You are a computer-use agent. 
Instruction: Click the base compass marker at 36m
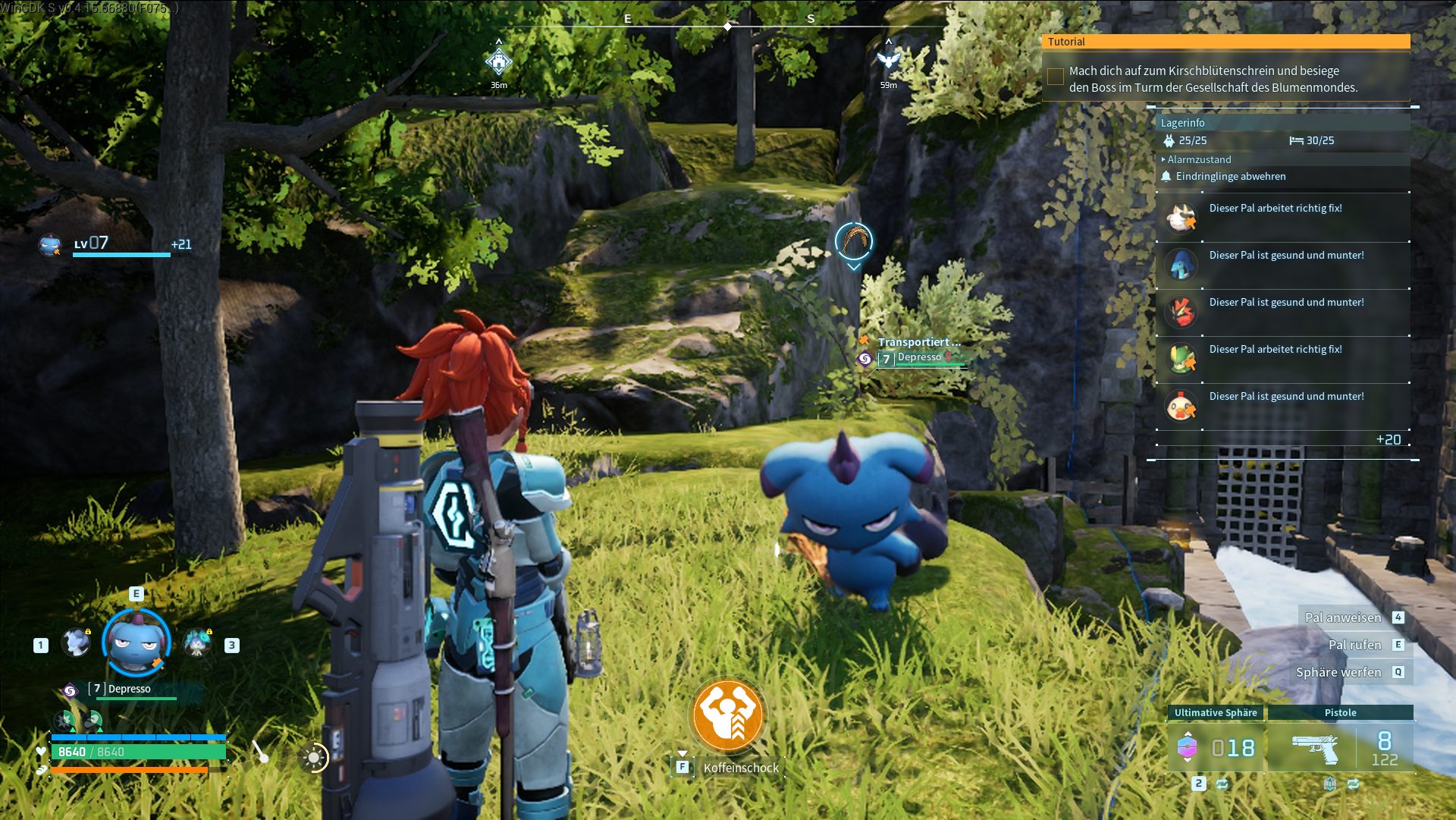498,61
